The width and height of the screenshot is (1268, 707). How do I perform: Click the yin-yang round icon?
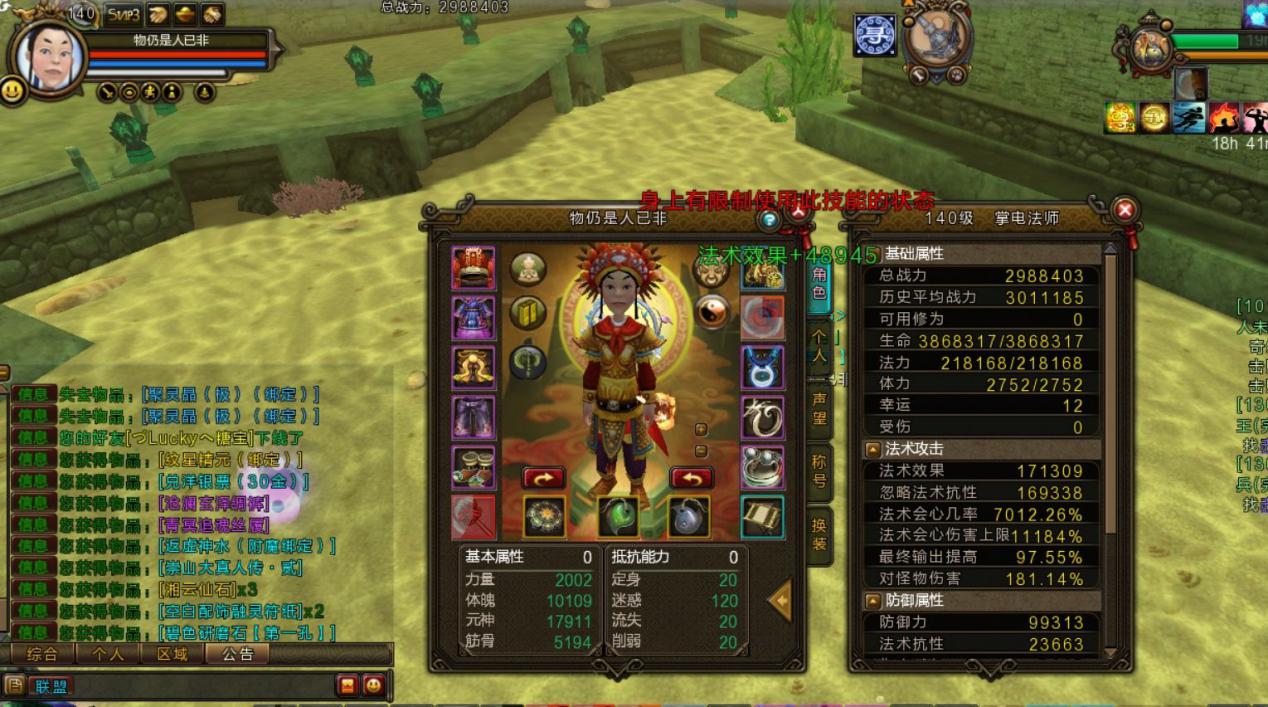pos(712,311)
